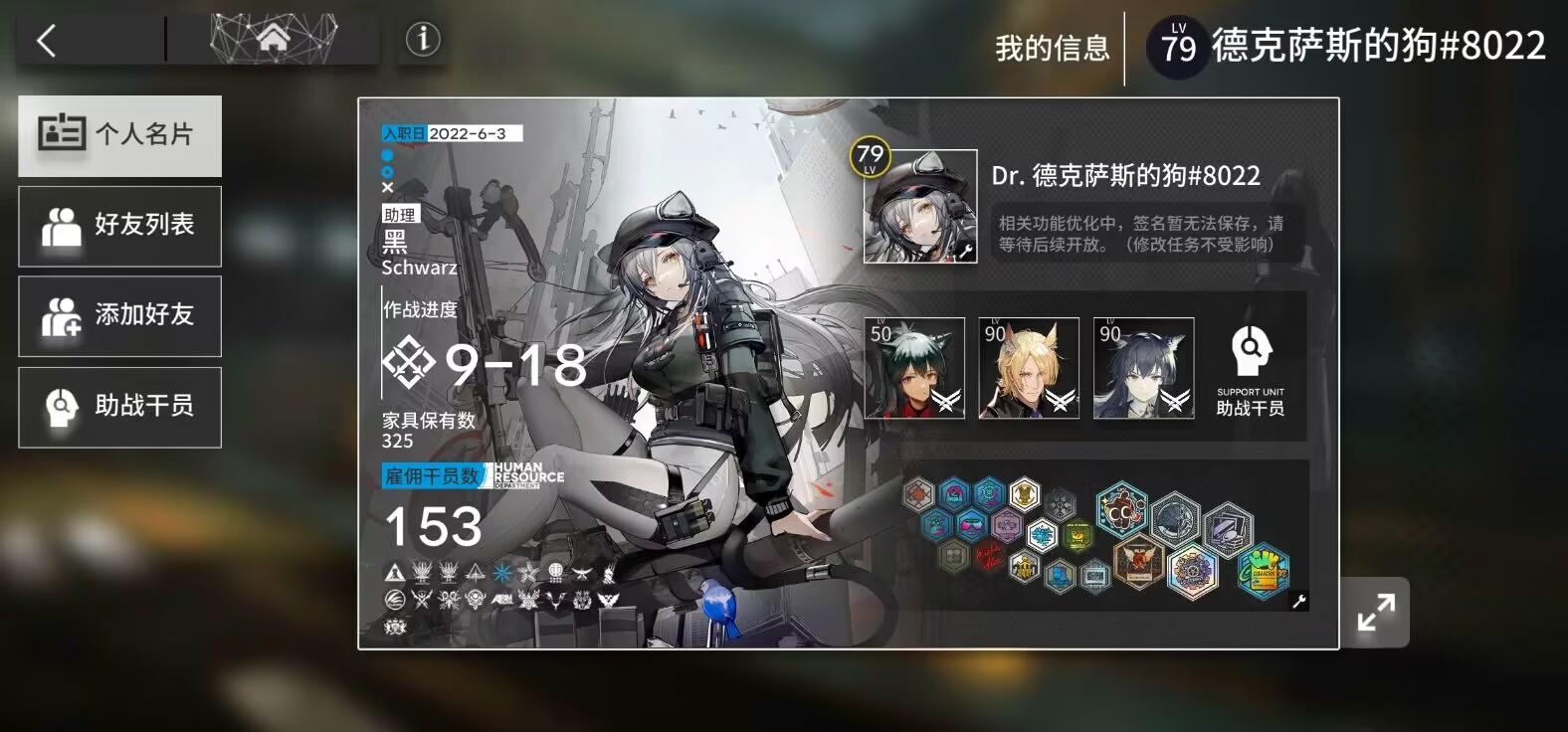Open the 好友列表 friend list entry
The image size is (1568, 732).
pos(119,226)
